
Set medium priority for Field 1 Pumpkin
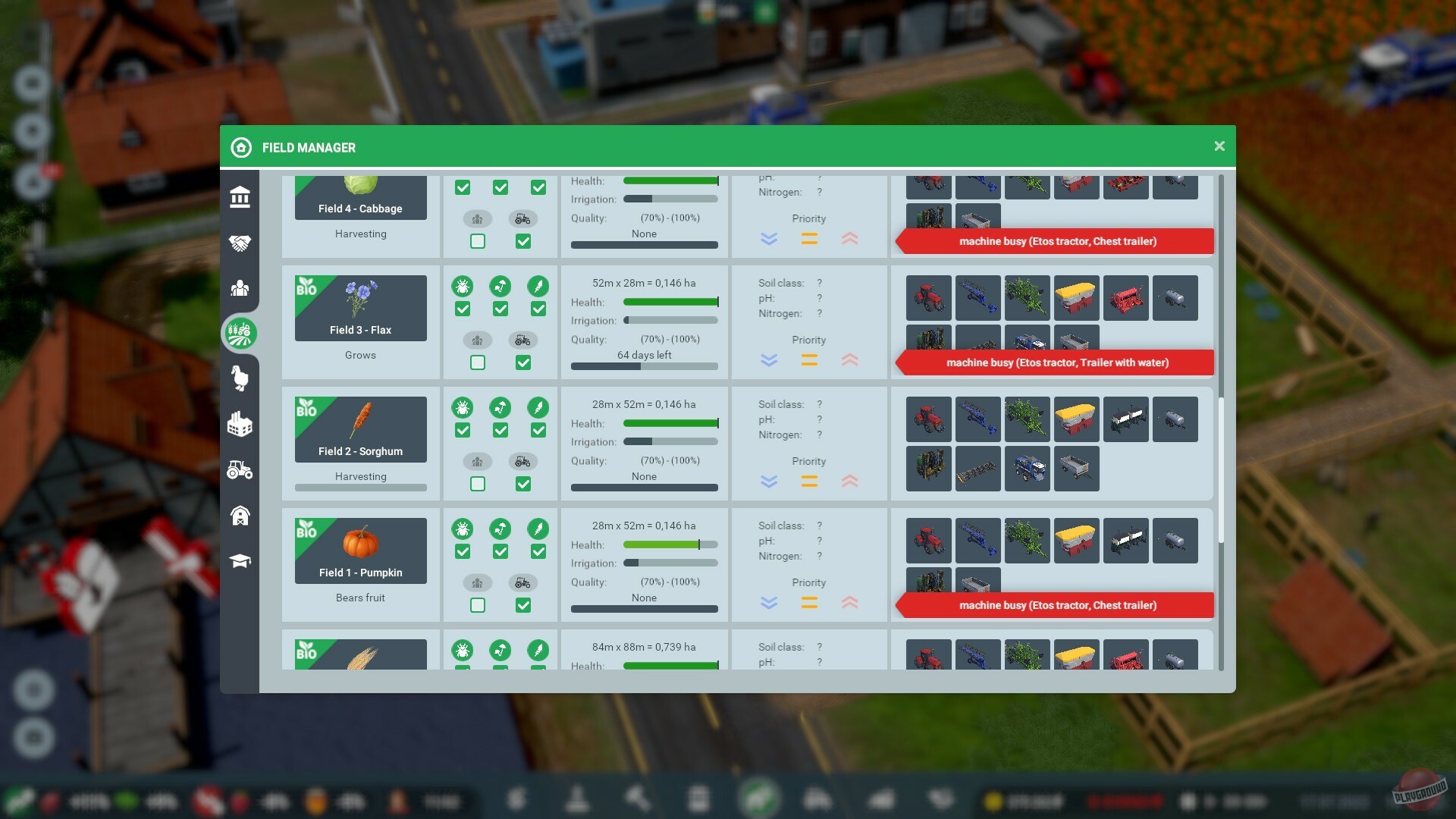[809, 603]
